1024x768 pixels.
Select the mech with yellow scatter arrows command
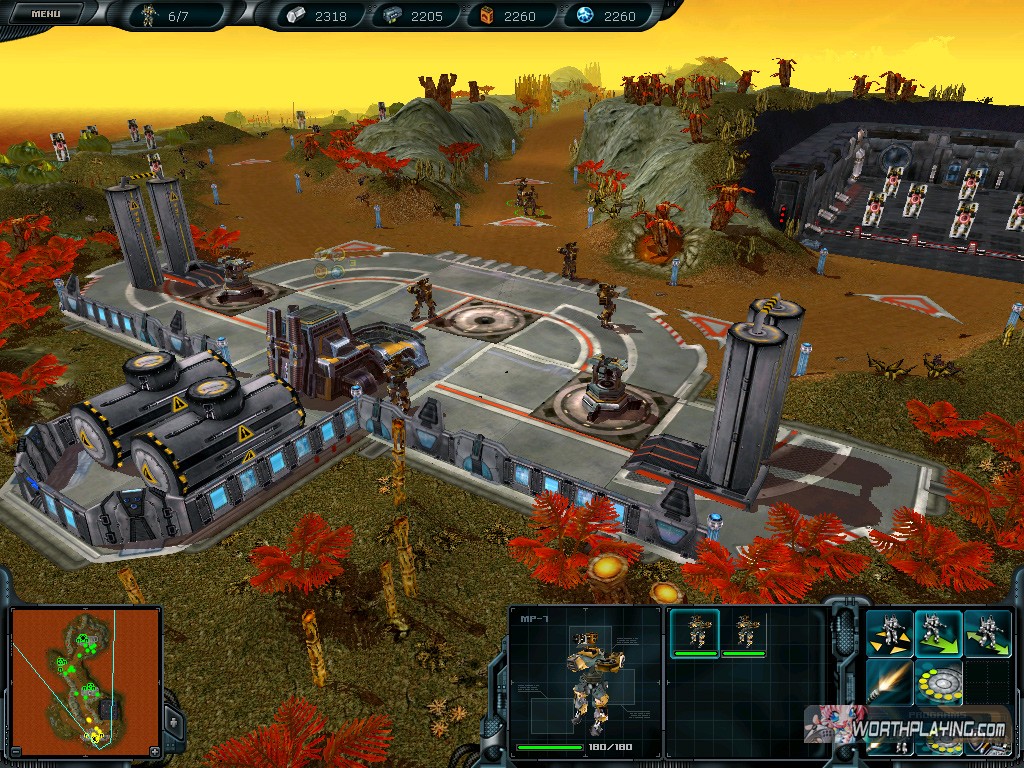[x=889, y=634]
